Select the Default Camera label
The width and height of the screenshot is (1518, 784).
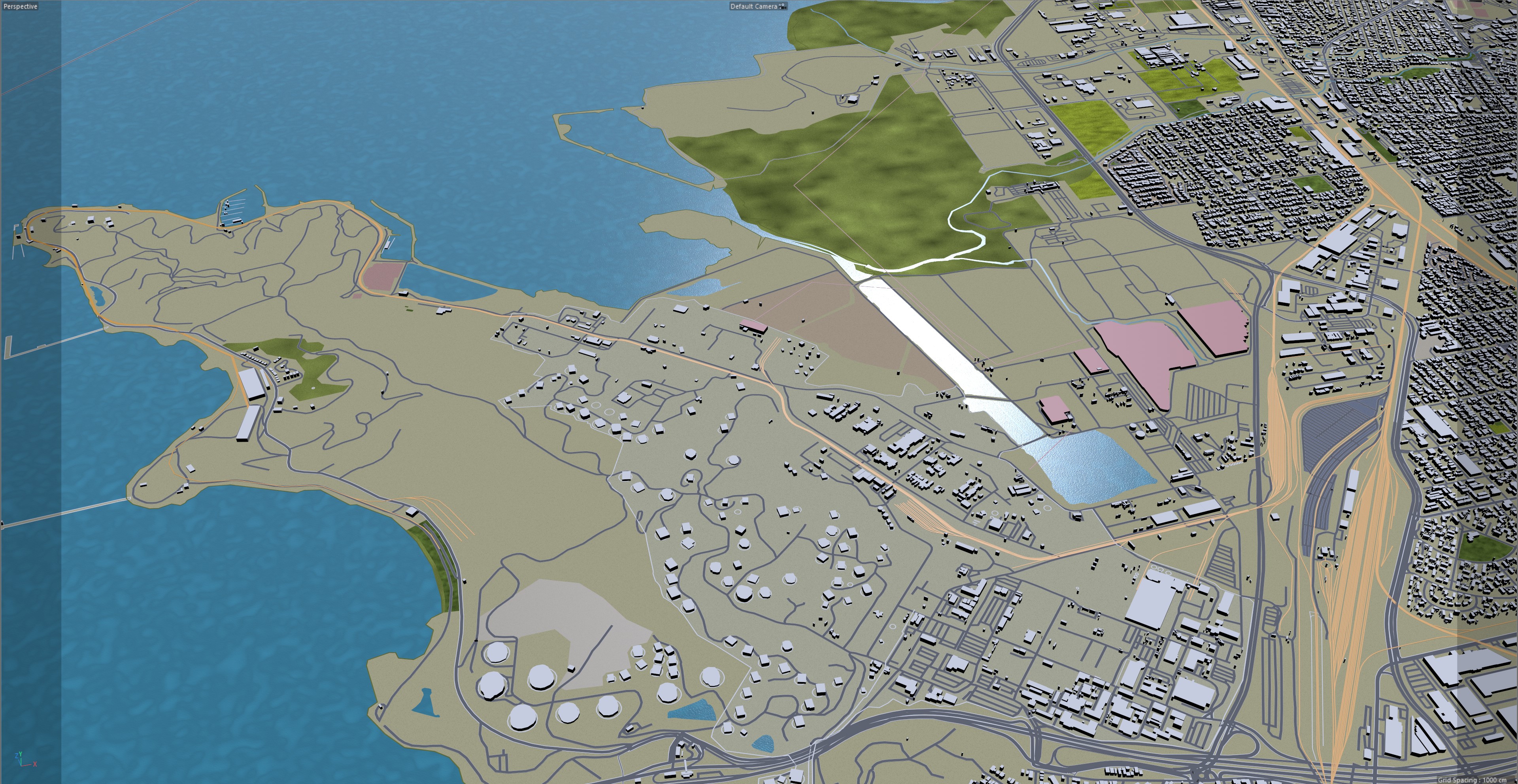coord(754,6)
